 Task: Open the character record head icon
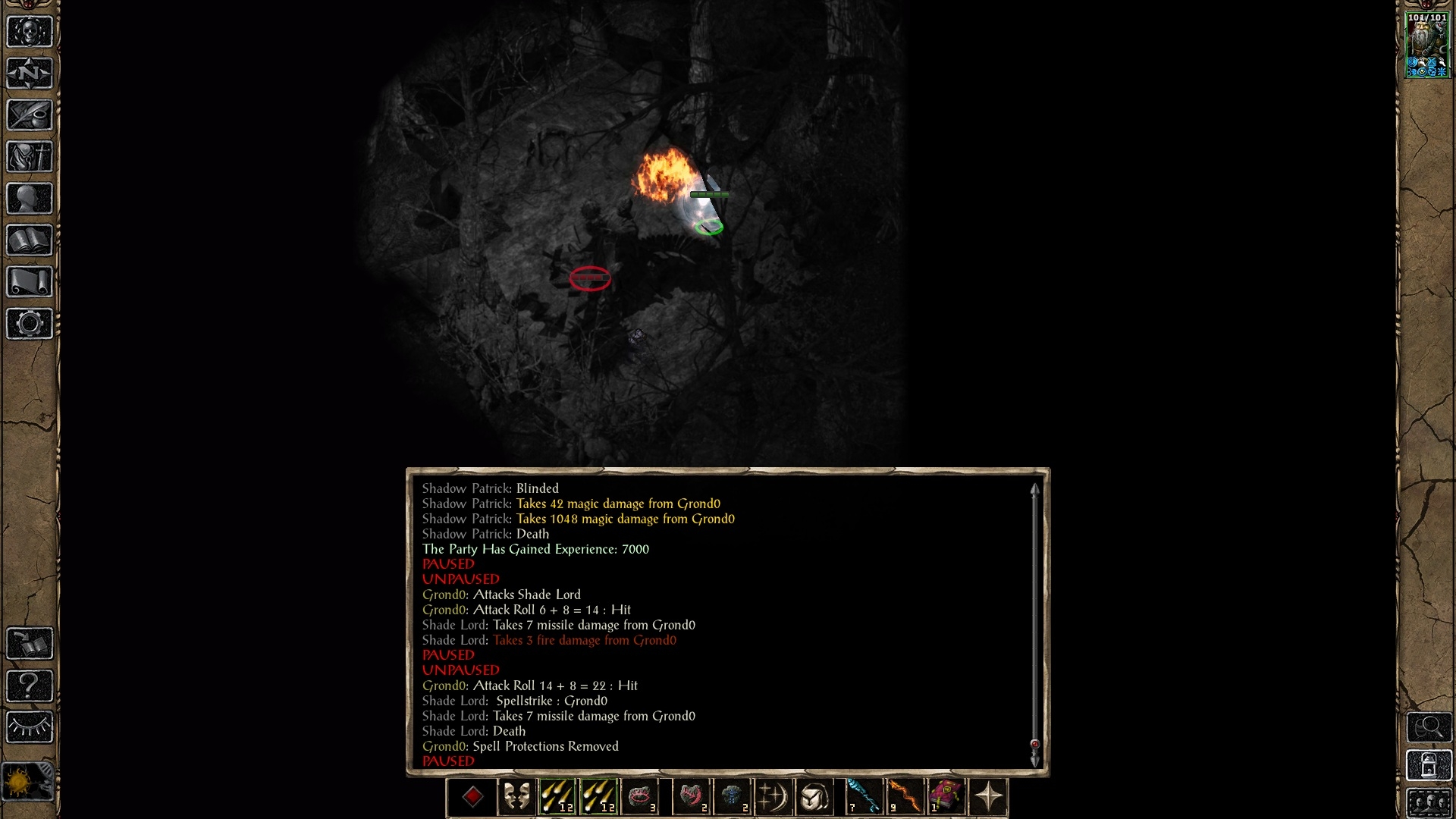(30, 199)
